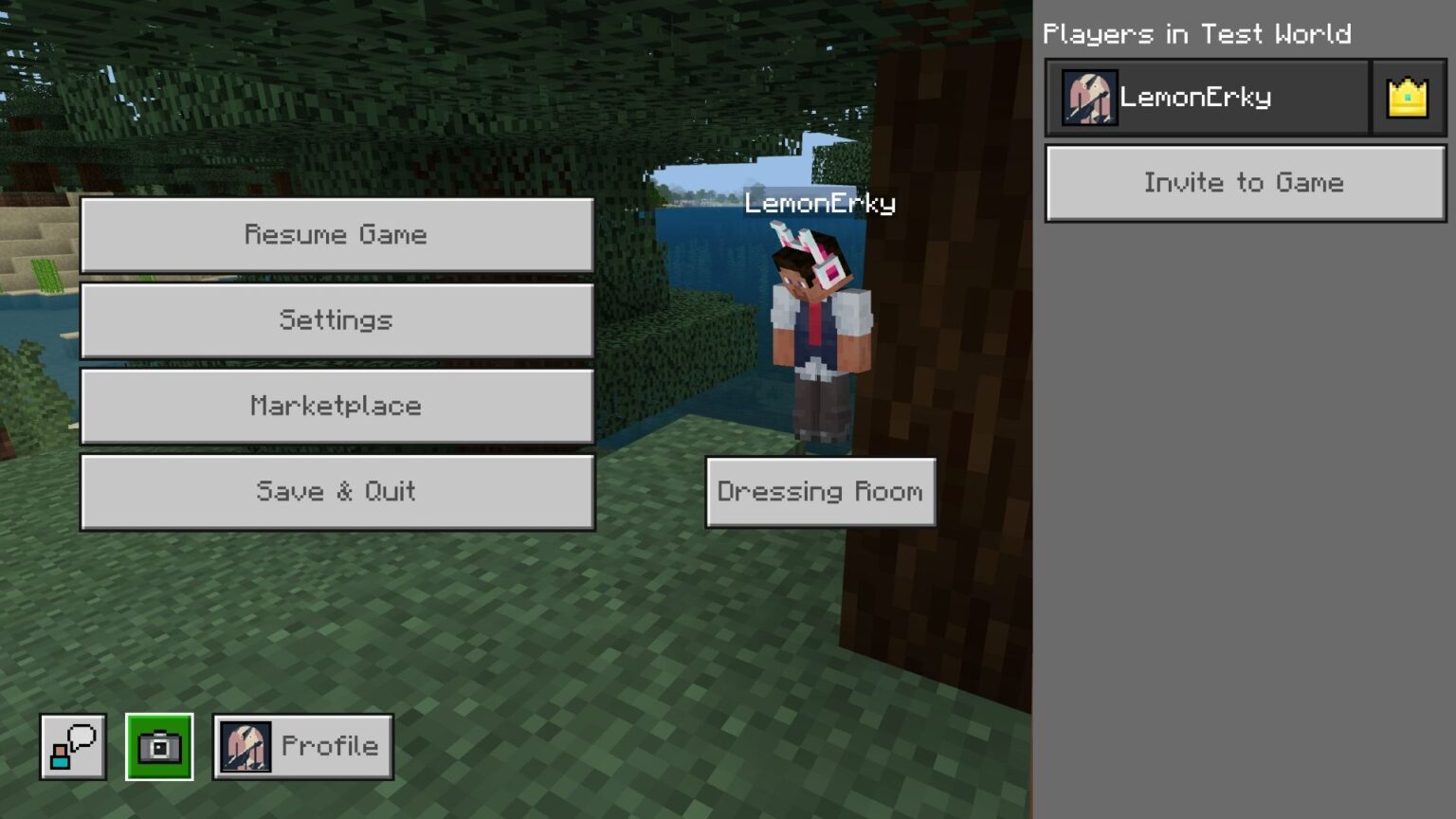Click the avatar icon on the Profile button
Screen dimensions: 1456x819
pos(246,746)
